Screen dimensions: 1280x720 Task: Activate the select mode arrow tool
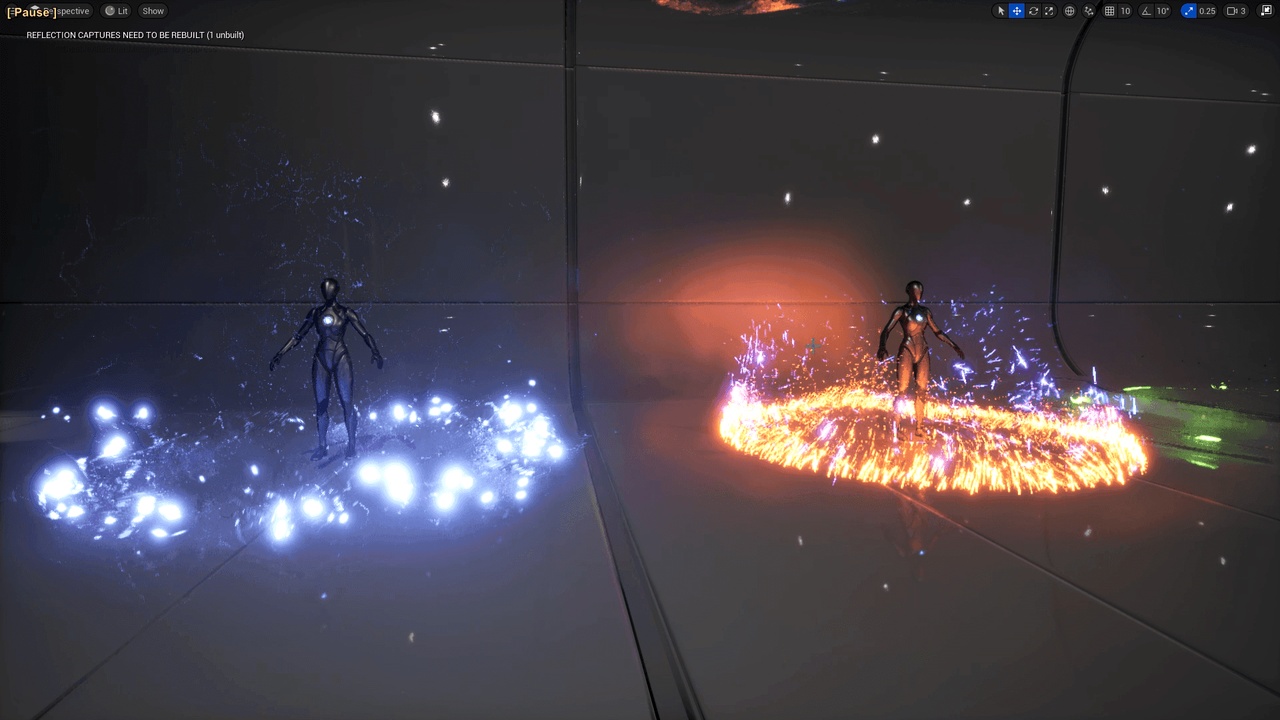coord(1001,11)
